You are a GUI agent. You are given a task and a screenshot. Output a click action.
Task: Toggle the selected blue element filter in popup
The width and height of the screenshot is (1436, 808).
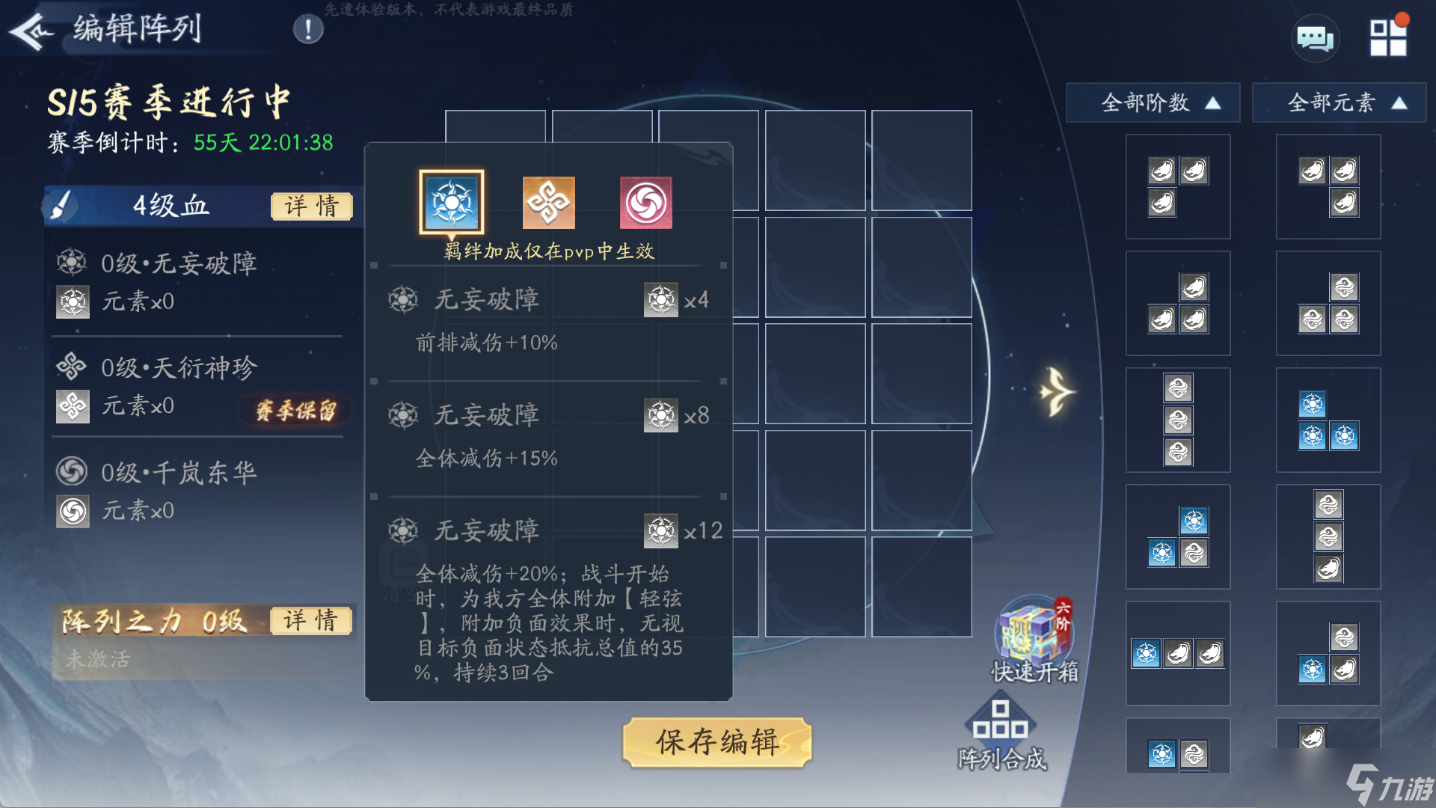451,200
